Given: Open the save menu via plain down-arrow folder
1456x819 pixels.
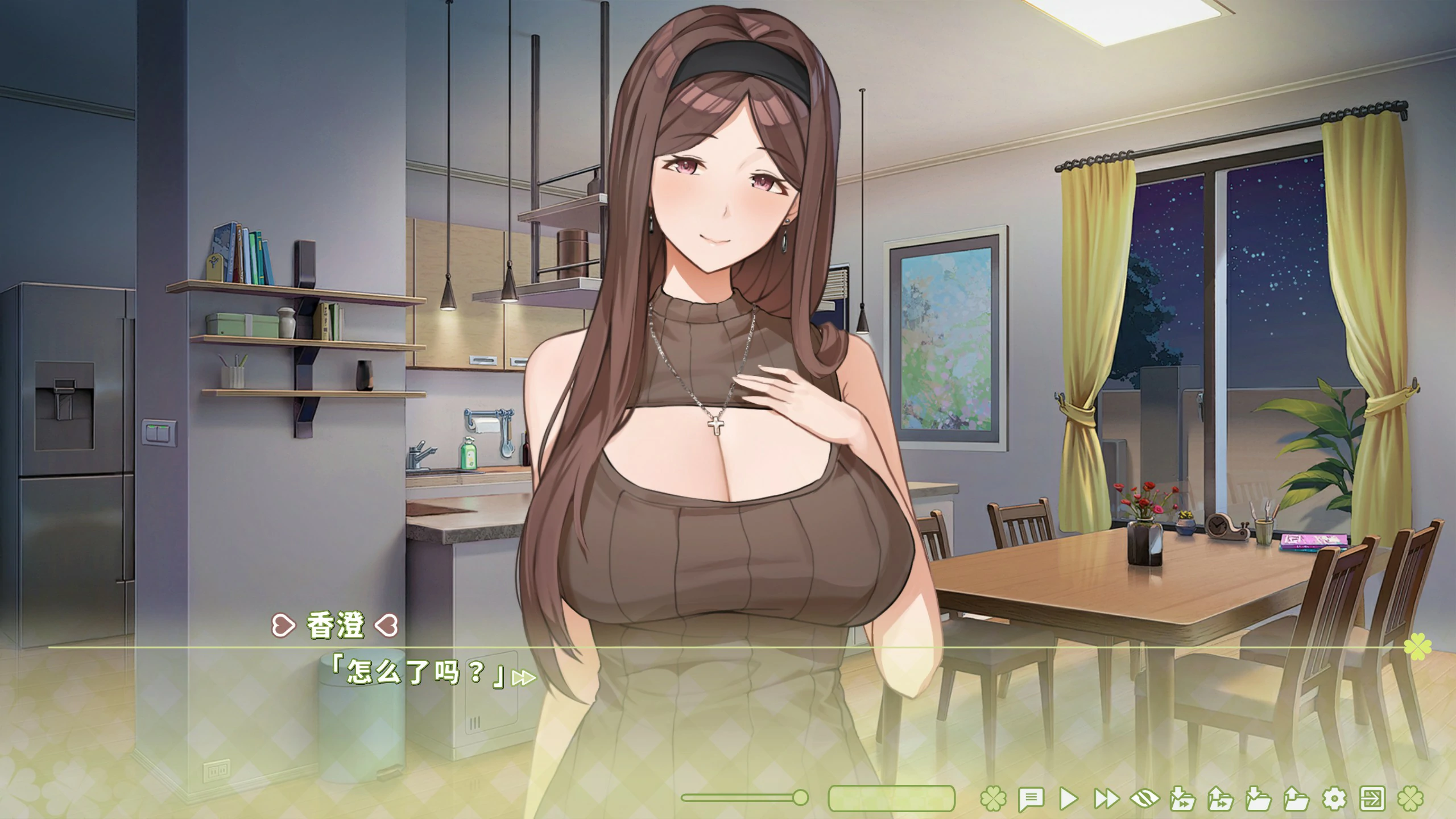Looking at the screenshot, I should [1258, 799].
